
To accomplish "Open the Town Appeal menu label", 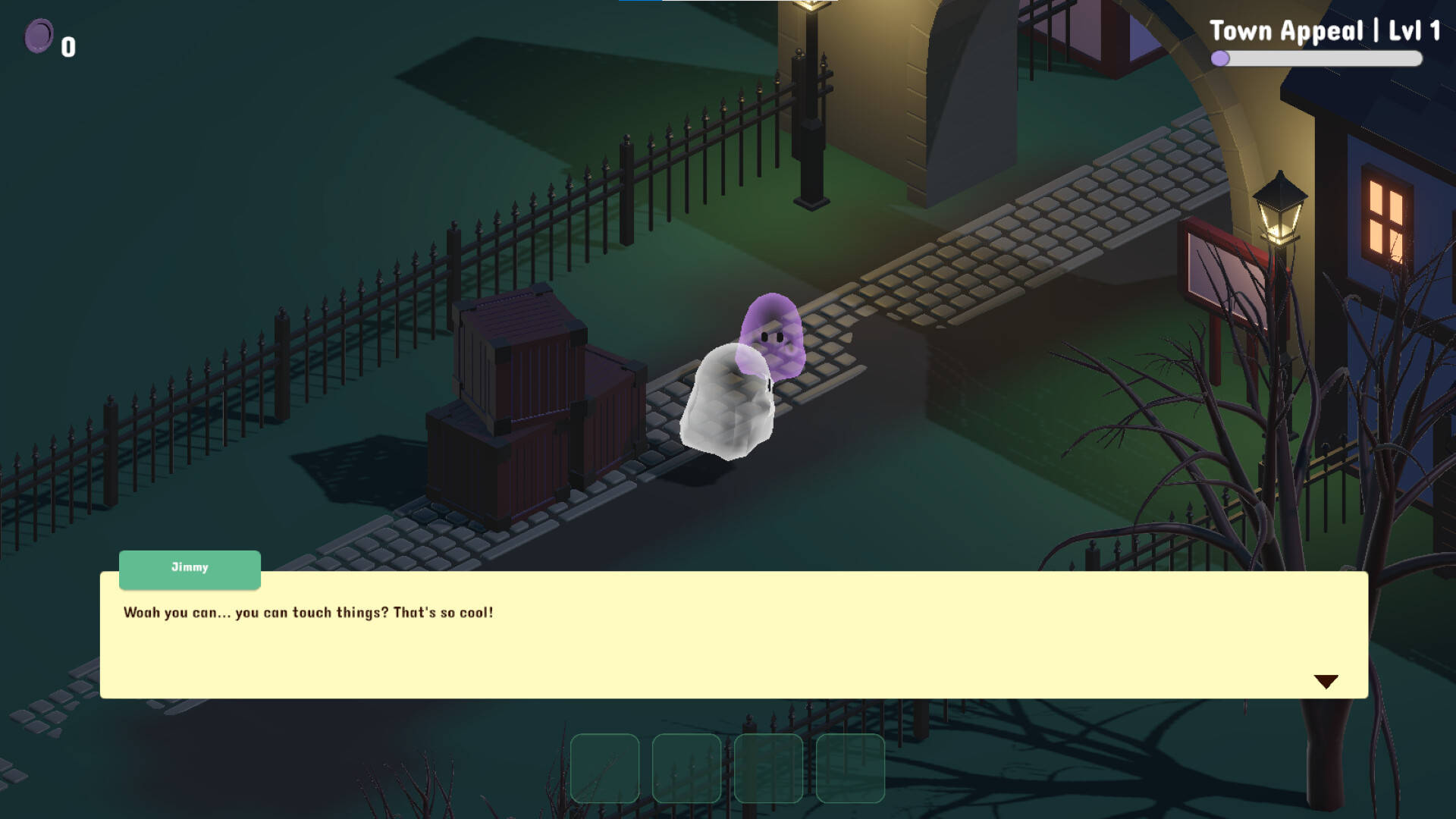I will 1326,30.
